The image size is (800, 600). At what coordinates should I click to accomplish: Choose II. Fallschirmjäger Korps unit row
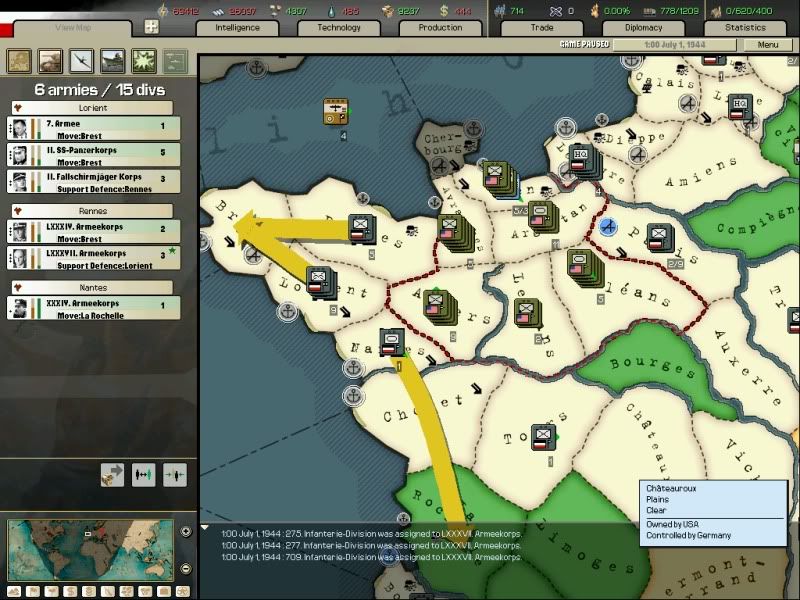coord(95,182)
